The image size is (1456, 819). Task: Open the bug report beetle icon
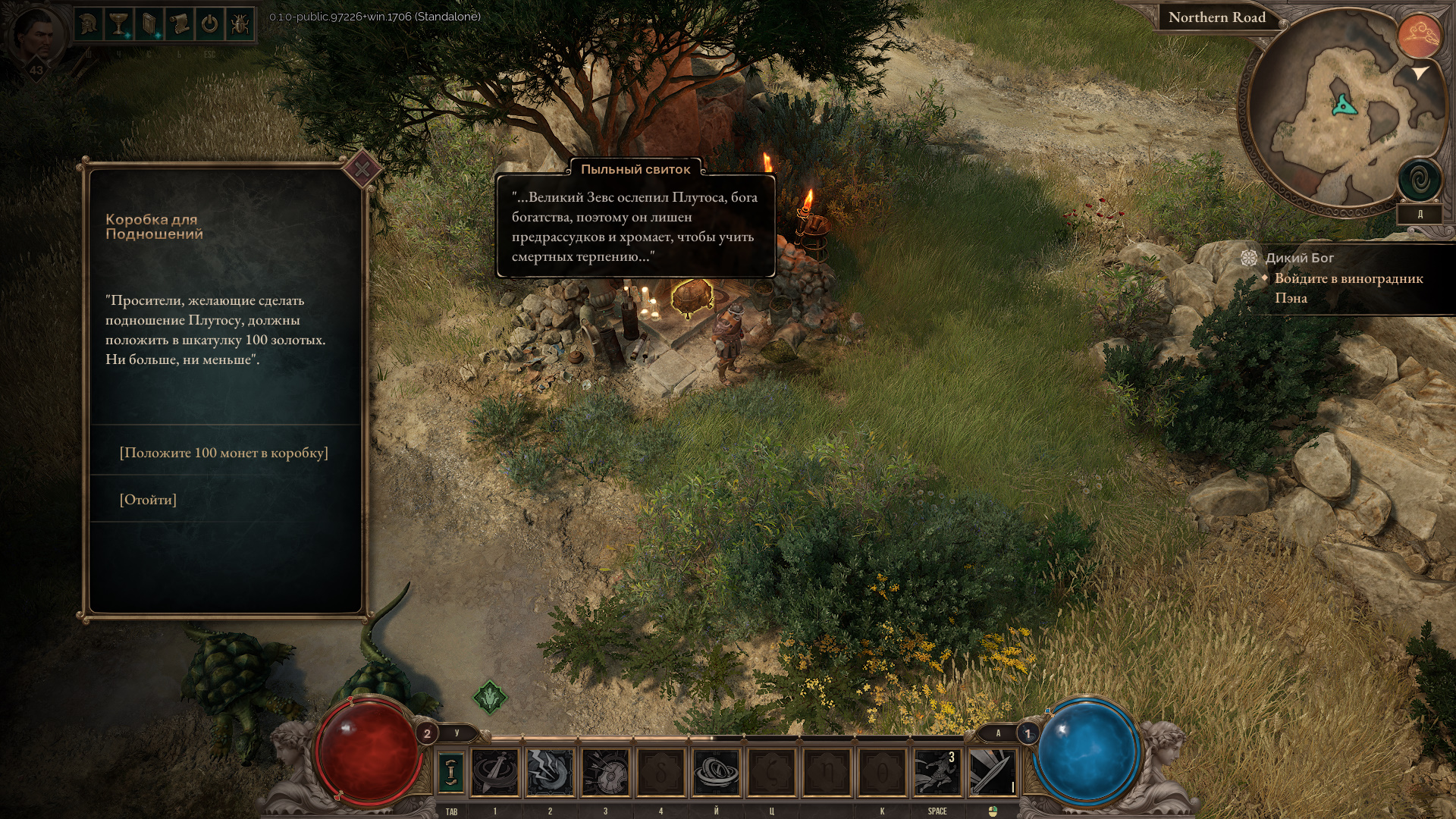[x=240, y=24]
